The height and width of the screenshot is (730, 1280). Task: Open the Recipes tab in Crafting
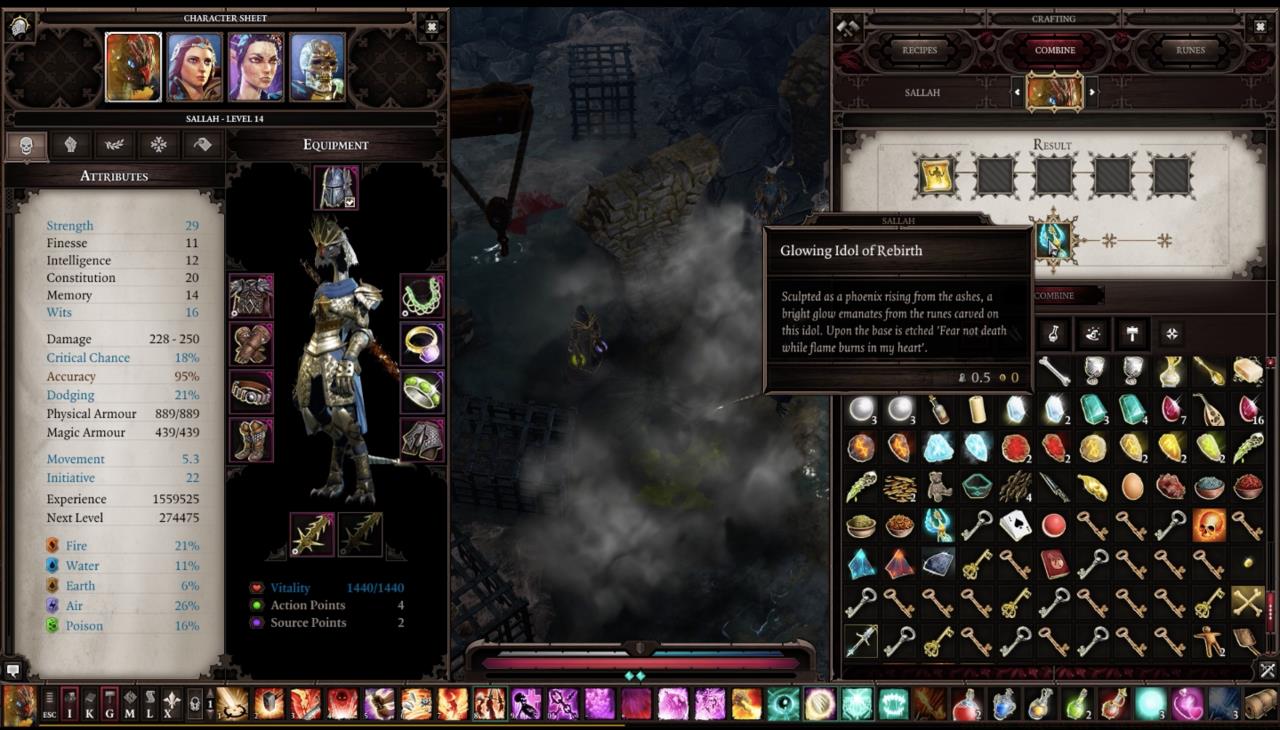pyautogui.click(x=919, y=50)
